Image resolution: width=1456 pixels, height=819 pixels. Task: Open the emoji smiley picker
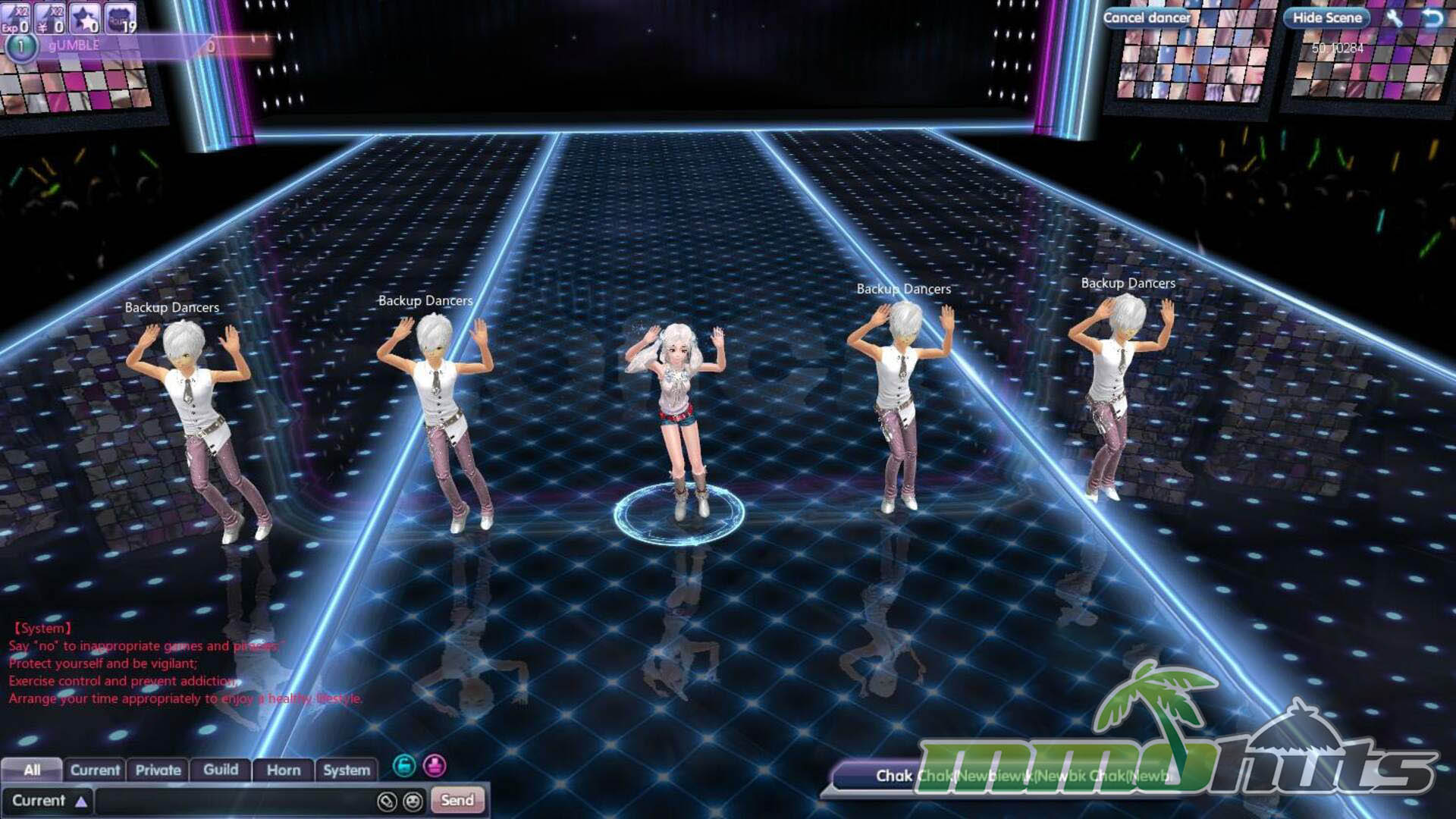click(413, 801)
